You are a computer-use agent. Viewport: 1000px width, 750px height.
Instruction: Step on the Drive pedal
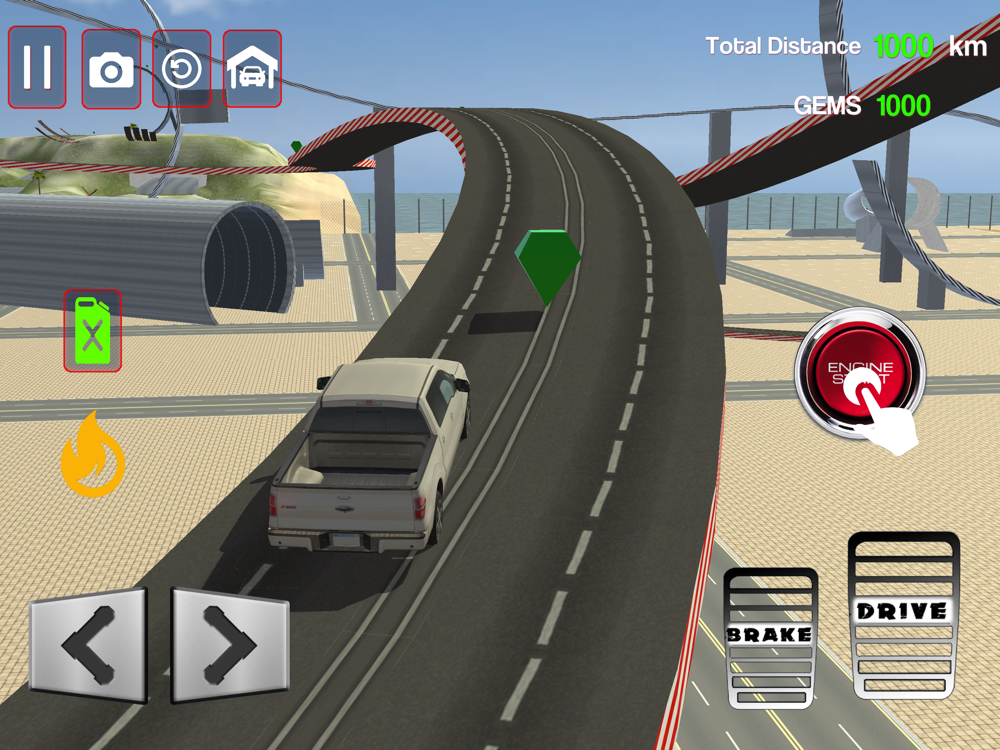903,614
